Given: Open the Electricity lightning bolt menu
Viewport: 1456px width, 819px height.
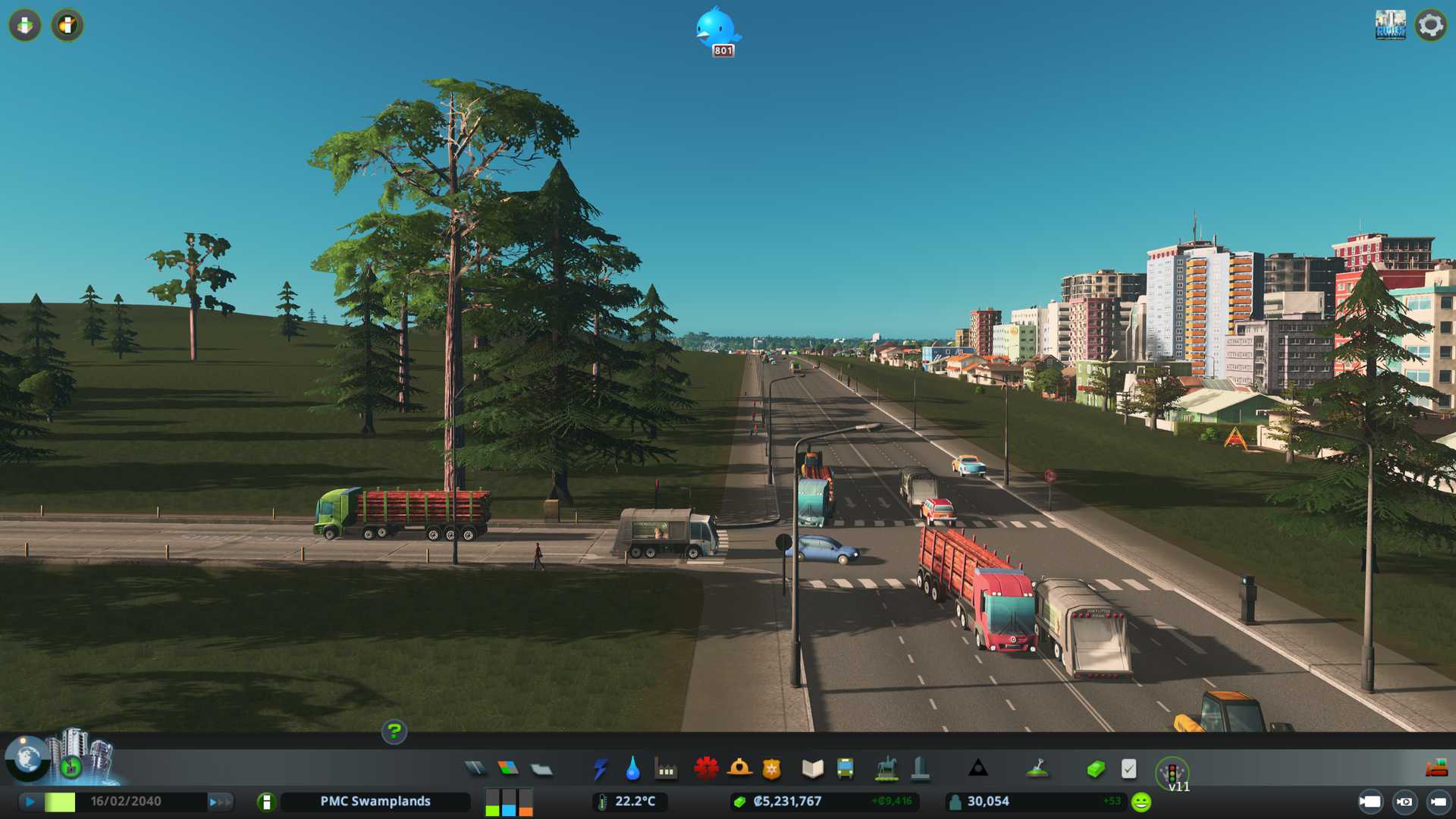Looking at the screenshot, I should (x=600, y=769).
